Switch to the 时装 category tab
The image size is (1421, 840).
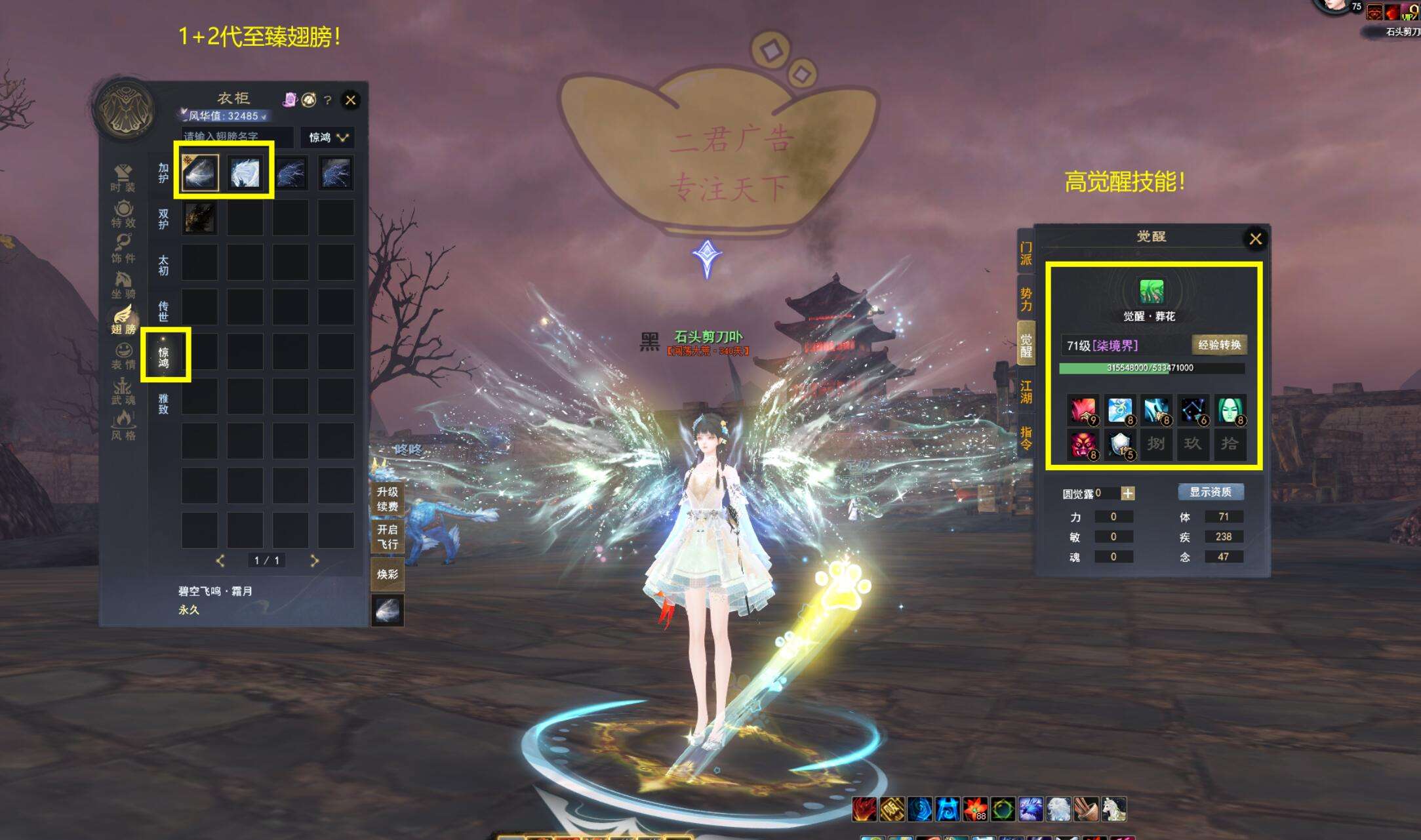pyautogui.click(x=123, y=178)
